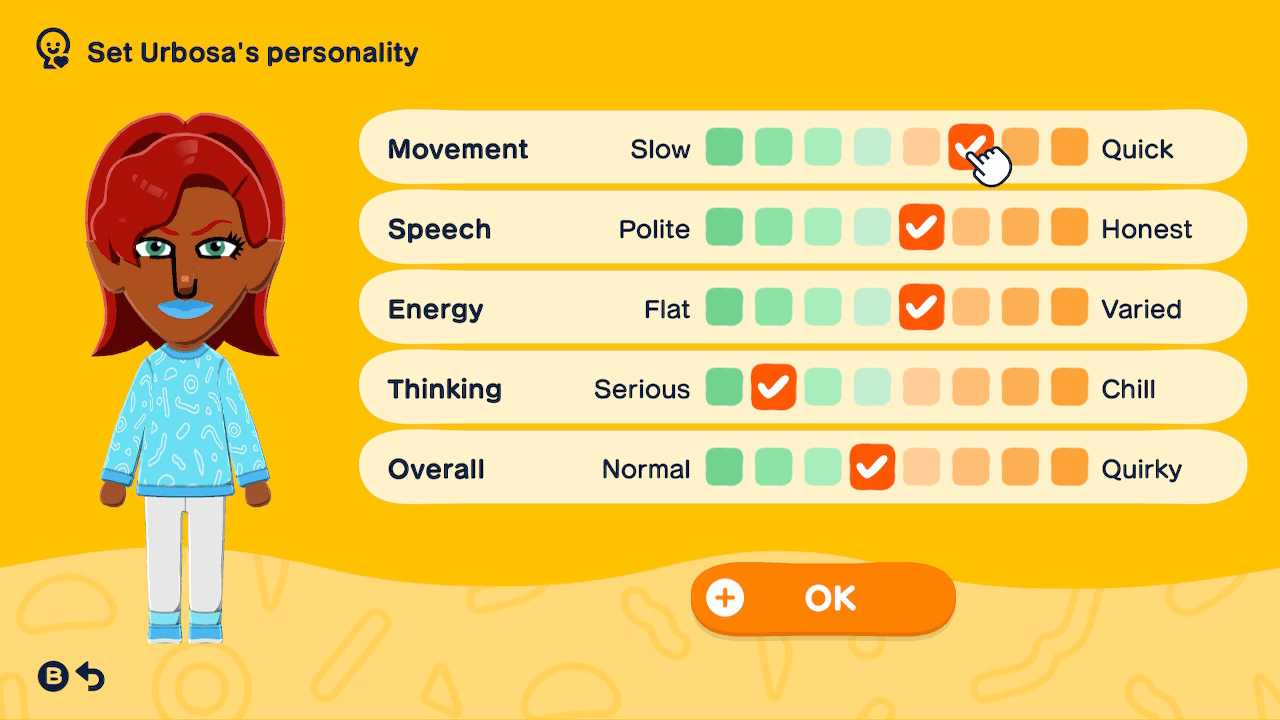Click the checked Overall segment
Image resolution: width=1280 pixels, height=720 pixels.
click(x=872, y=467)
